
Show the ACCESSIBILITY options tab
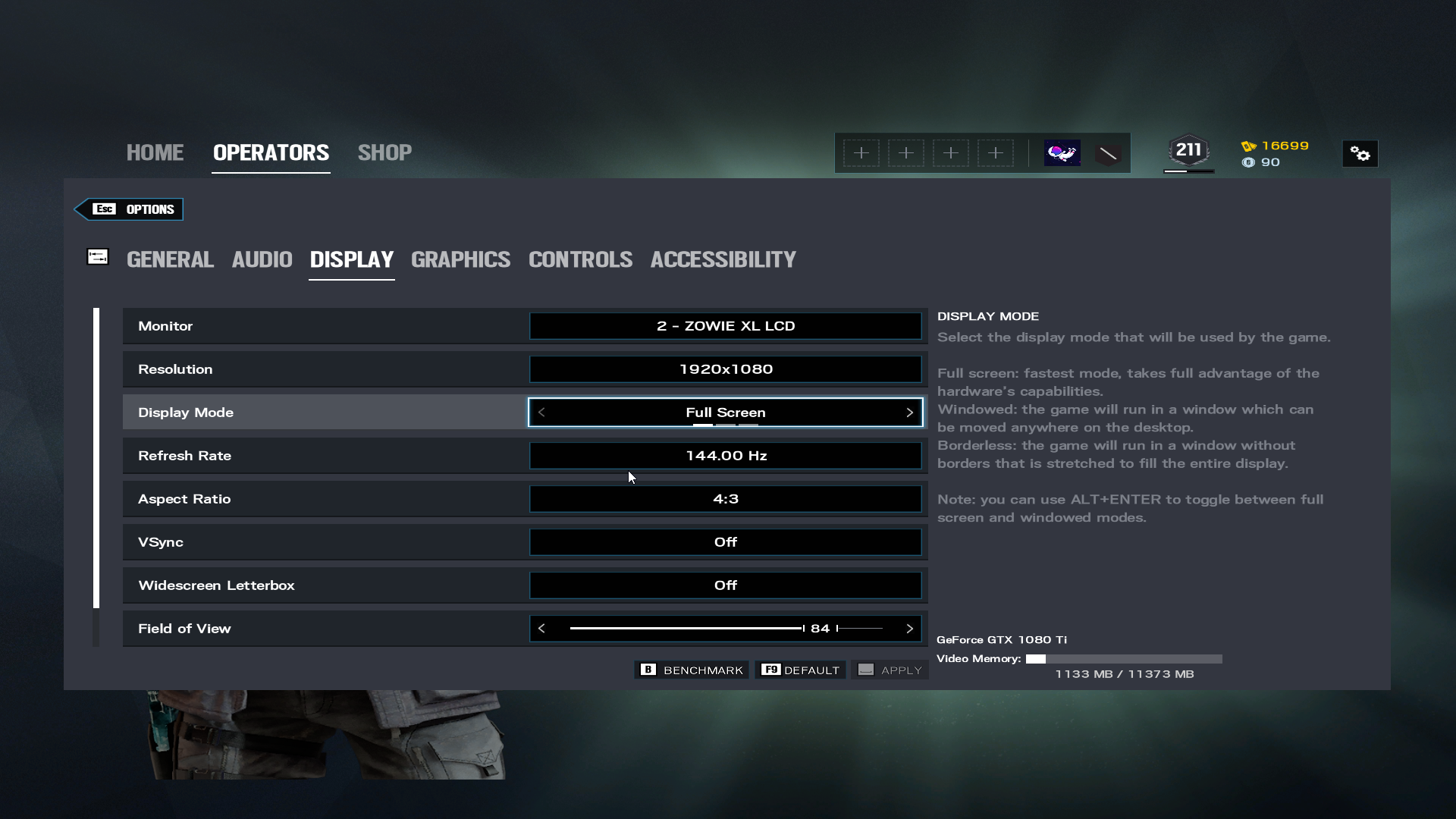click(723, 259)
